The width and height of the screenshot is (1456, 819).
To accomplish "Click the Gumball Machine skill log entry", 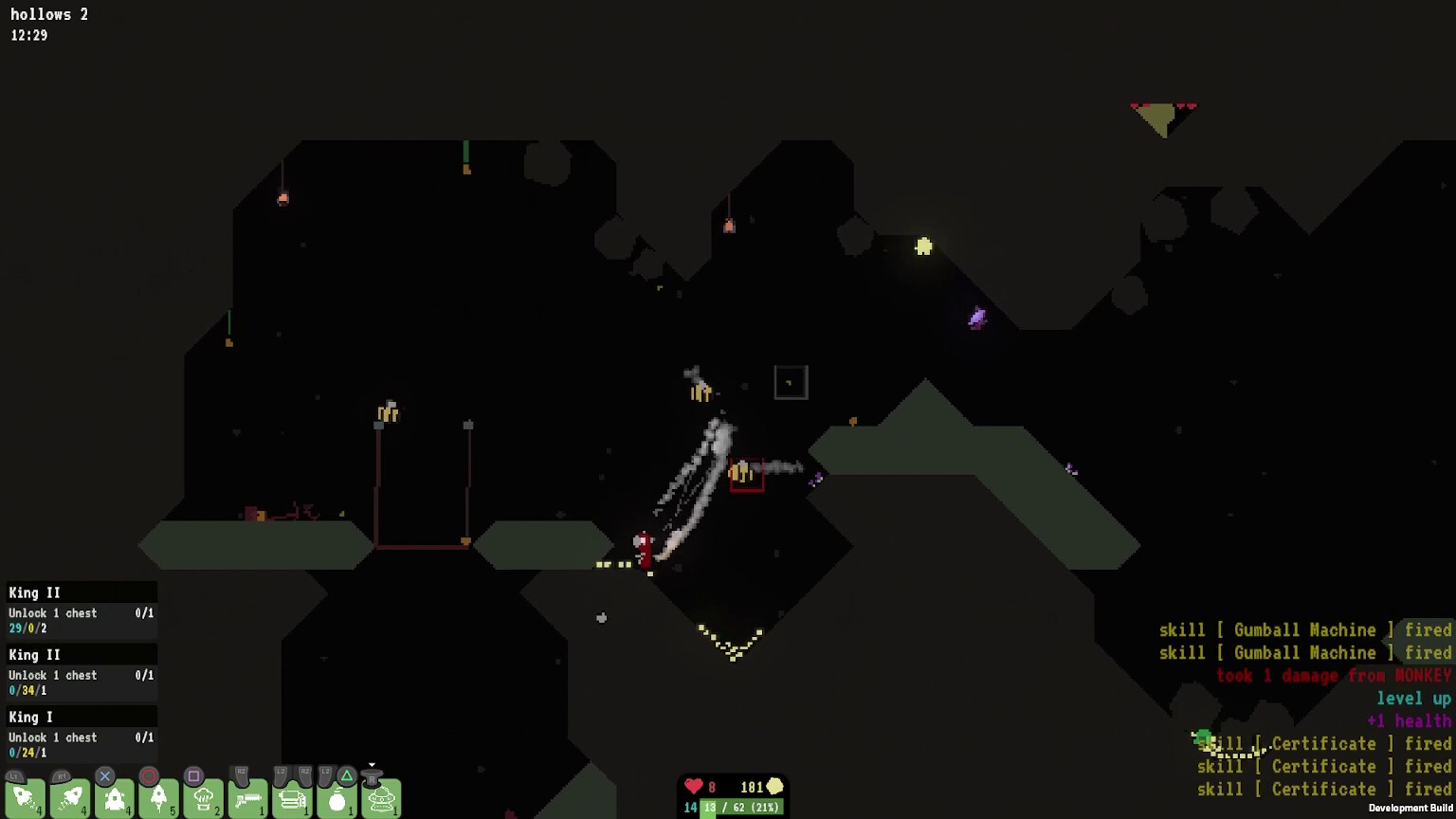I will (x=1303, y=629).
